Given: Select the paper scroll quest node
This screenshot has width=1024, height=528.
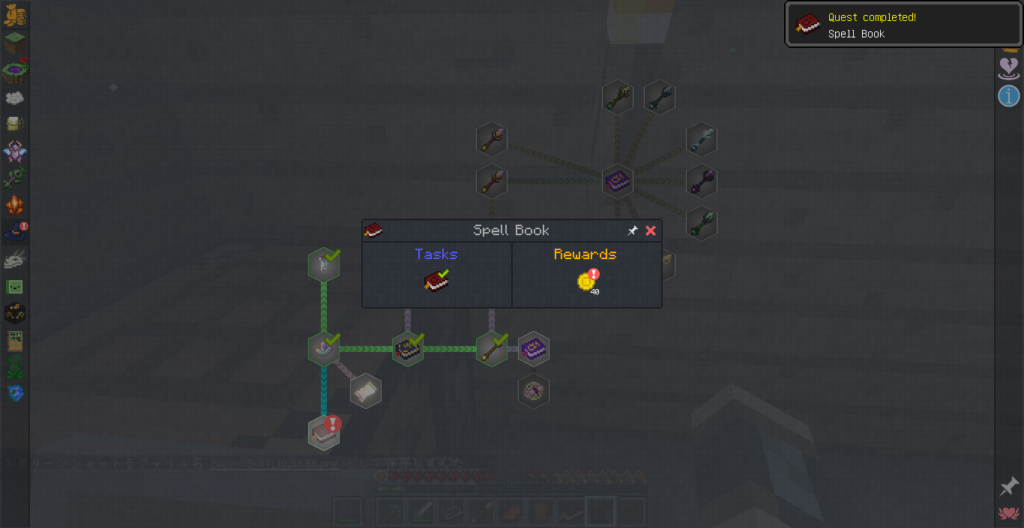Looking at the screenshot, I should coord(365,390).
